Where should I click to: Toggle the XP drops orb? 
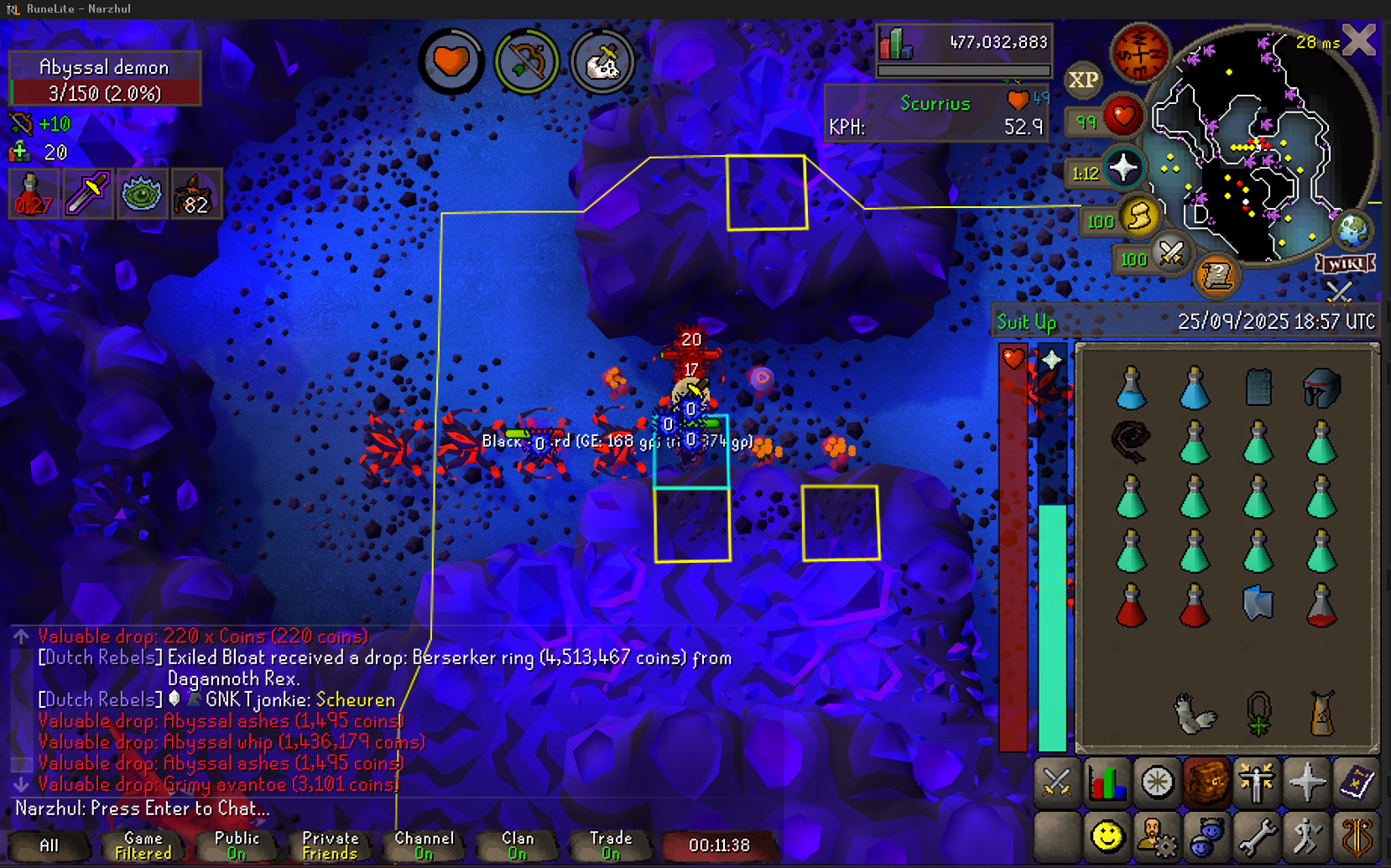(x=1082, y=81)
